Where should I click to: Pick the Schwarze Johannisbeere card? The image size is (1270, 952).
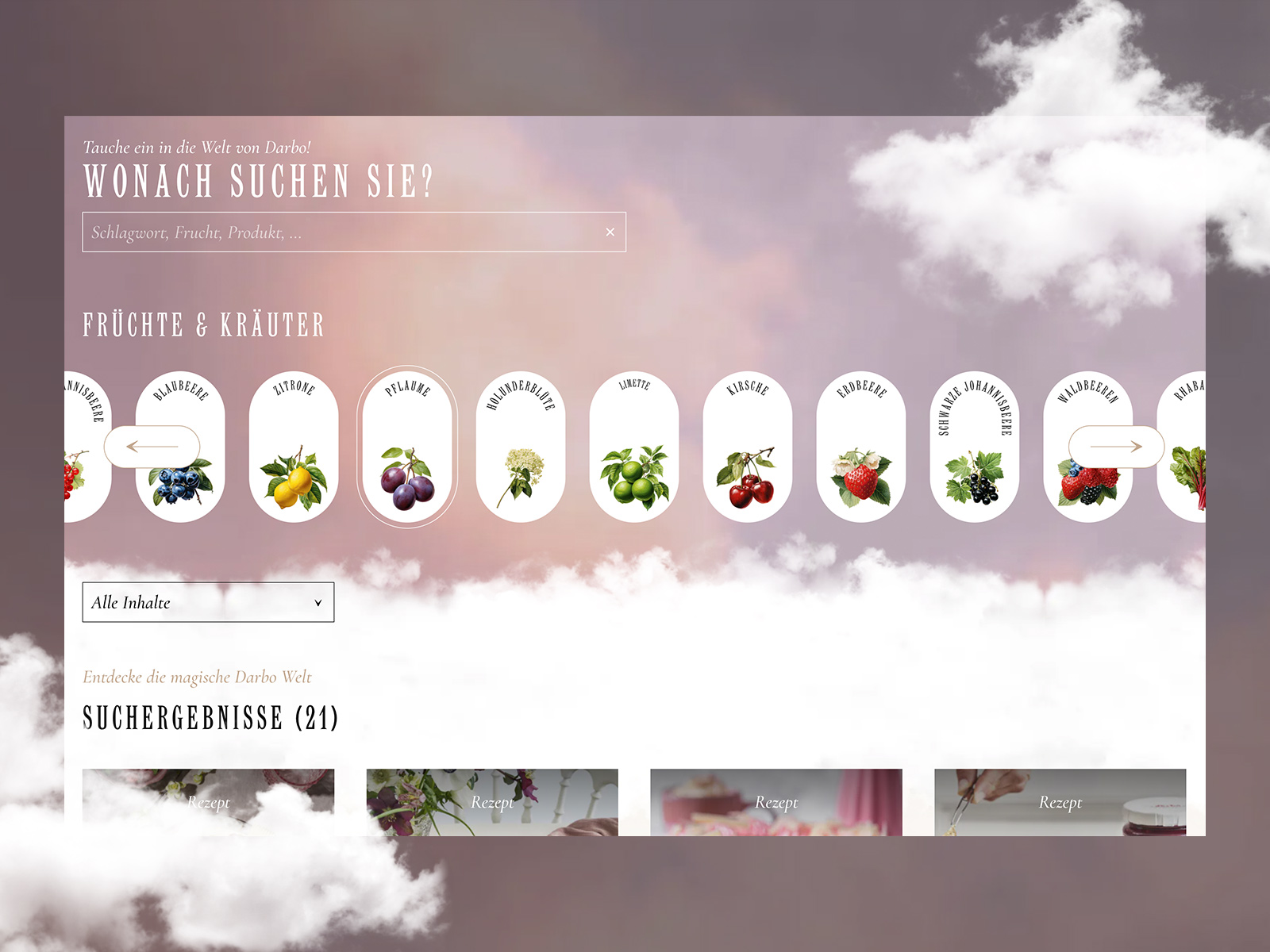point(975,447)
